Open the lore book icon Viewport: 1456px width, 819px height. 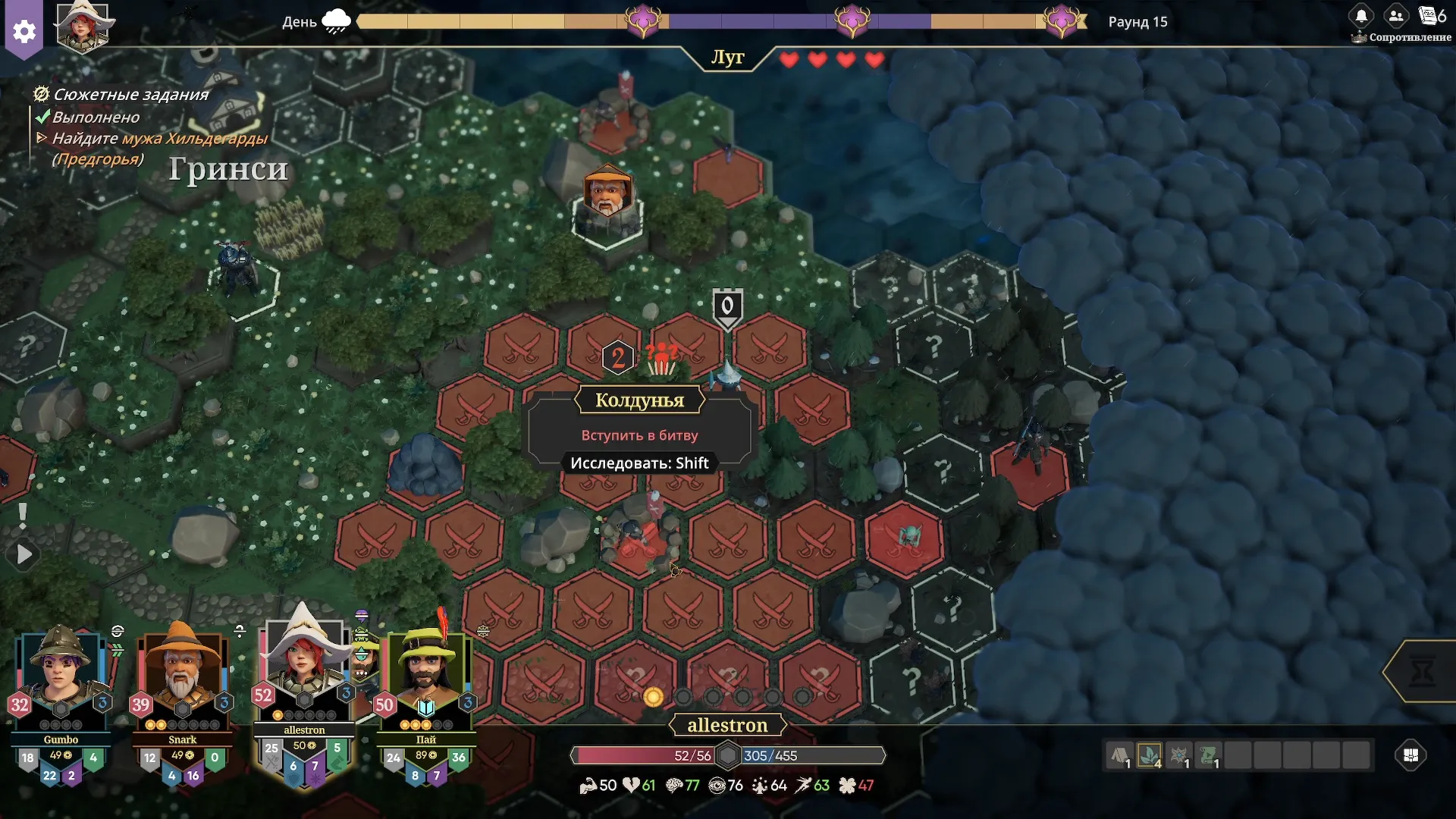pos(1429,16)
